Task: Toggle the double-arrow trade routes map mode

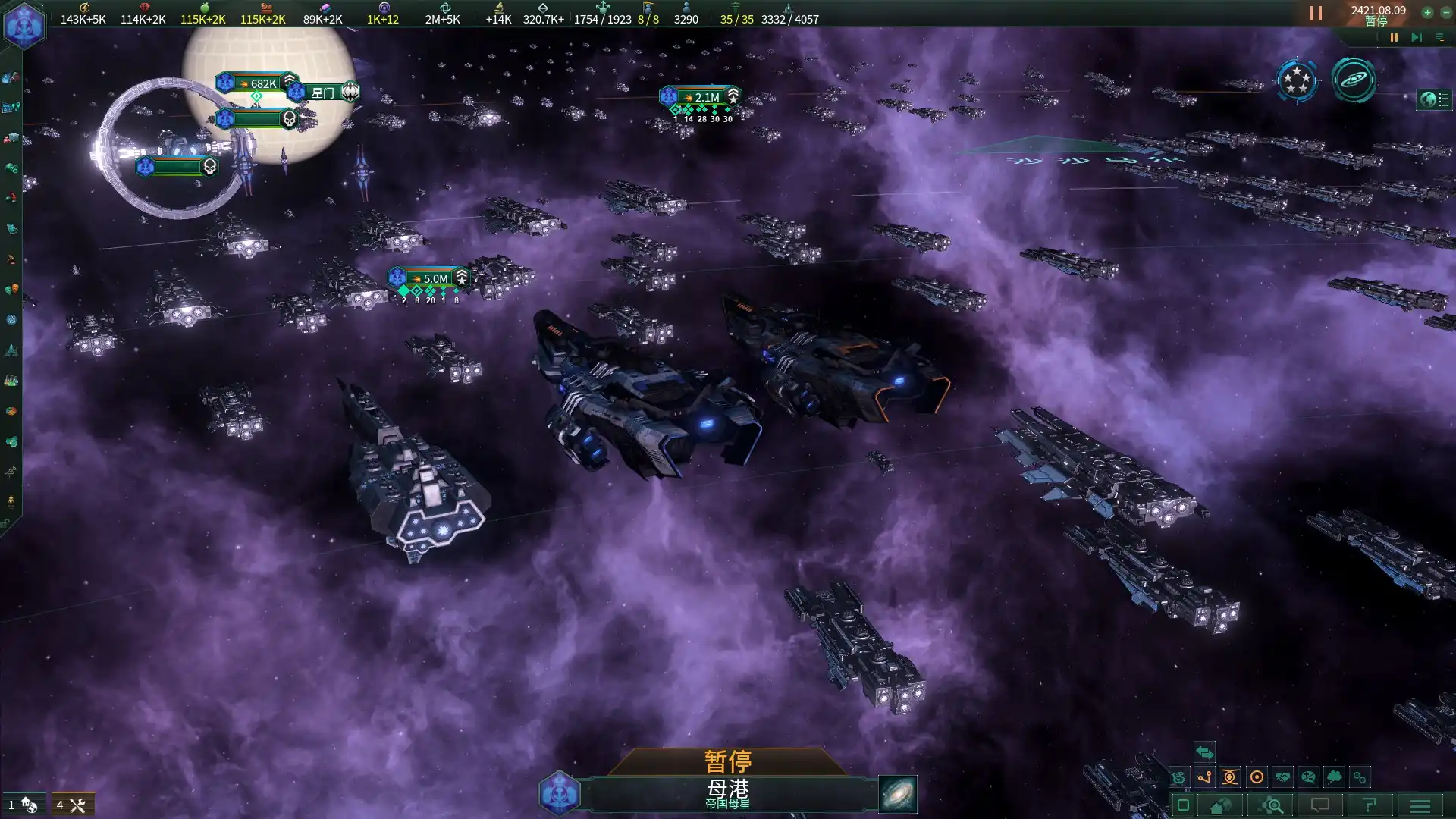Action: 1204,752
